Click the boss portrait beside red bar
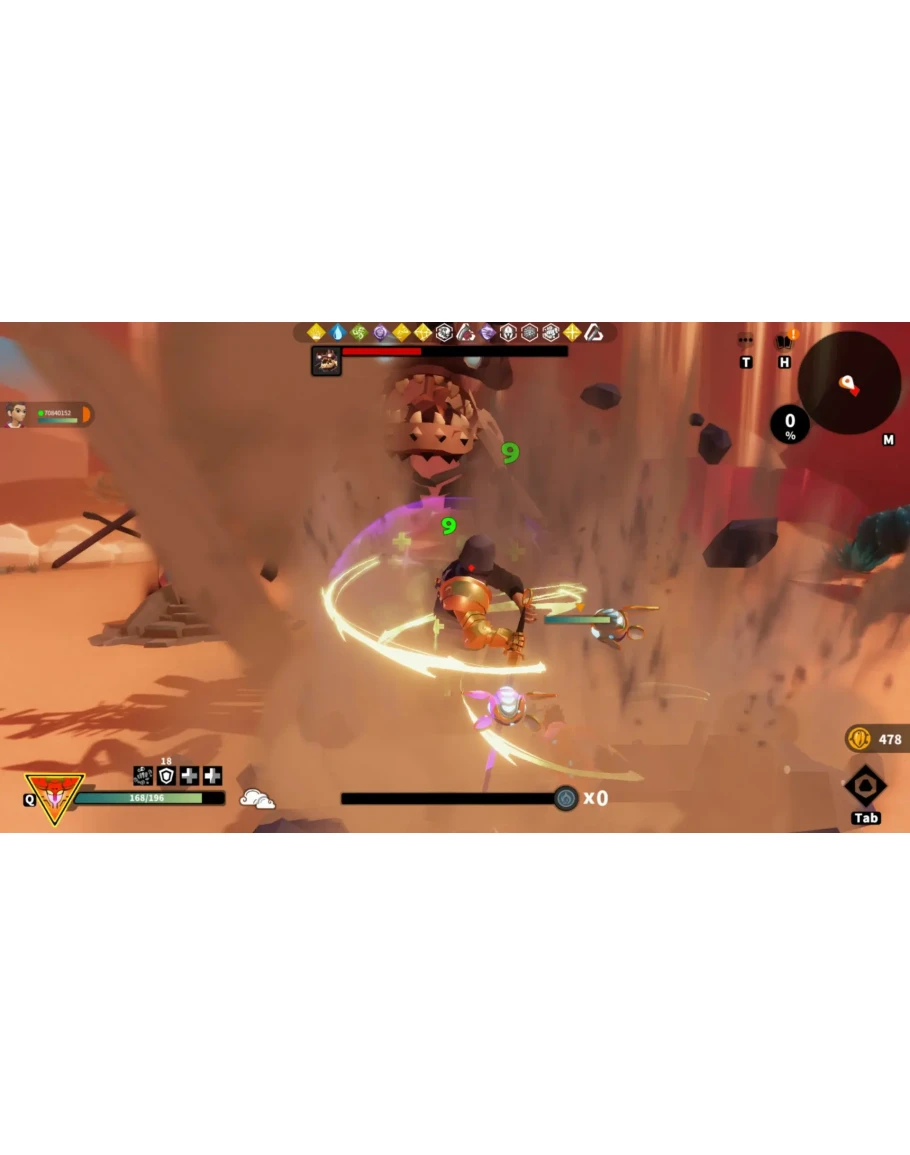The height and width of the screenshot is (1155, 910). (326, 361)
